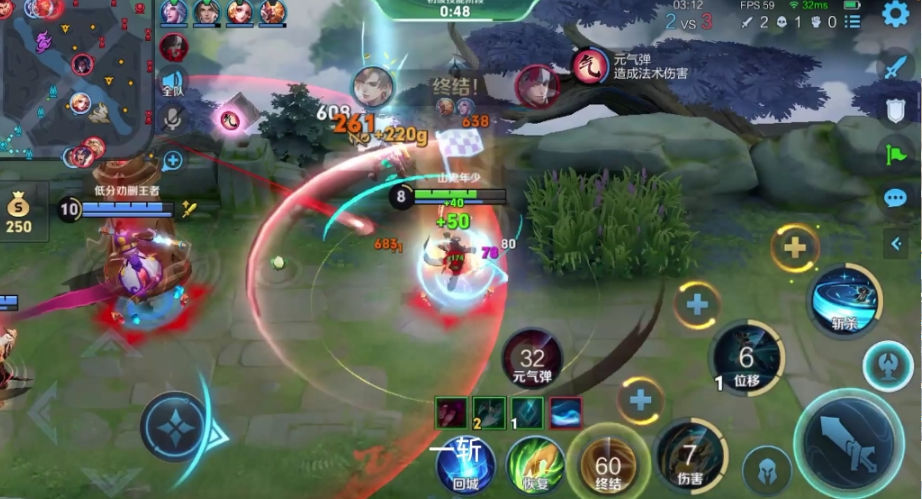
Task: Fire the 元气弹 skill button
Action: click(x=532, y=359)
